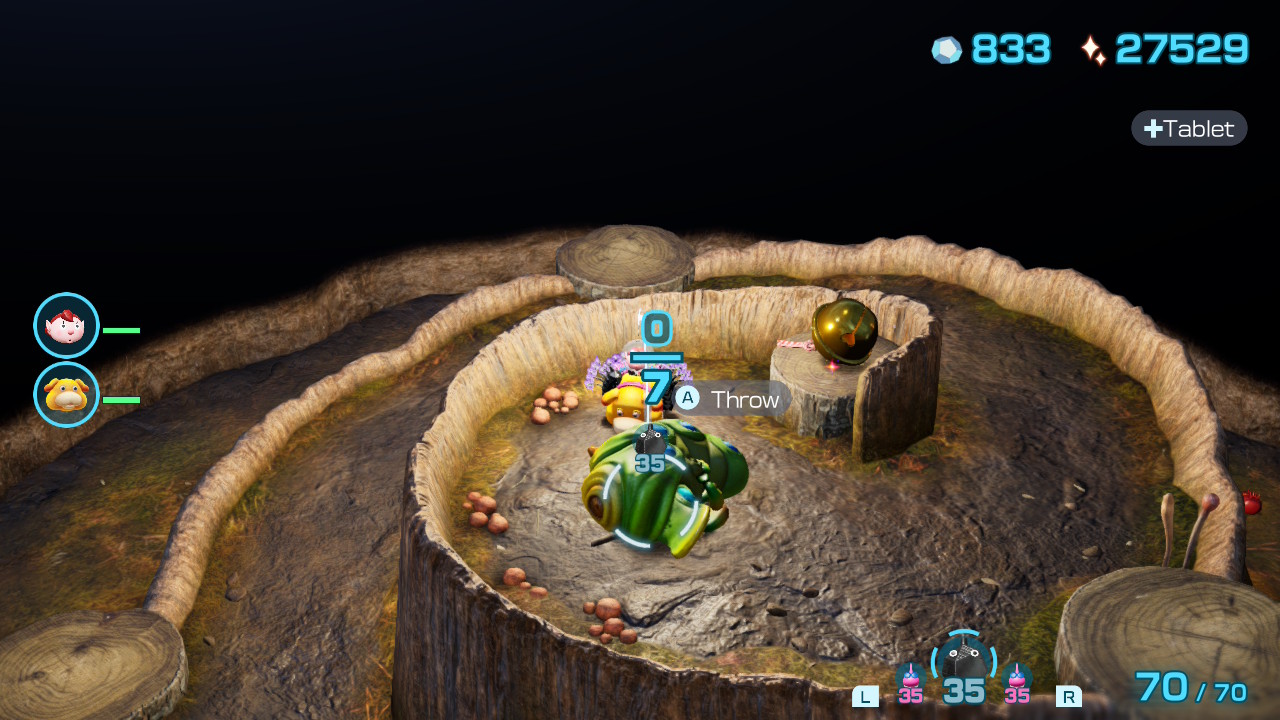
Task: Switch to the pink Pikmin beside R
Action: click(x=1017, y=680)
